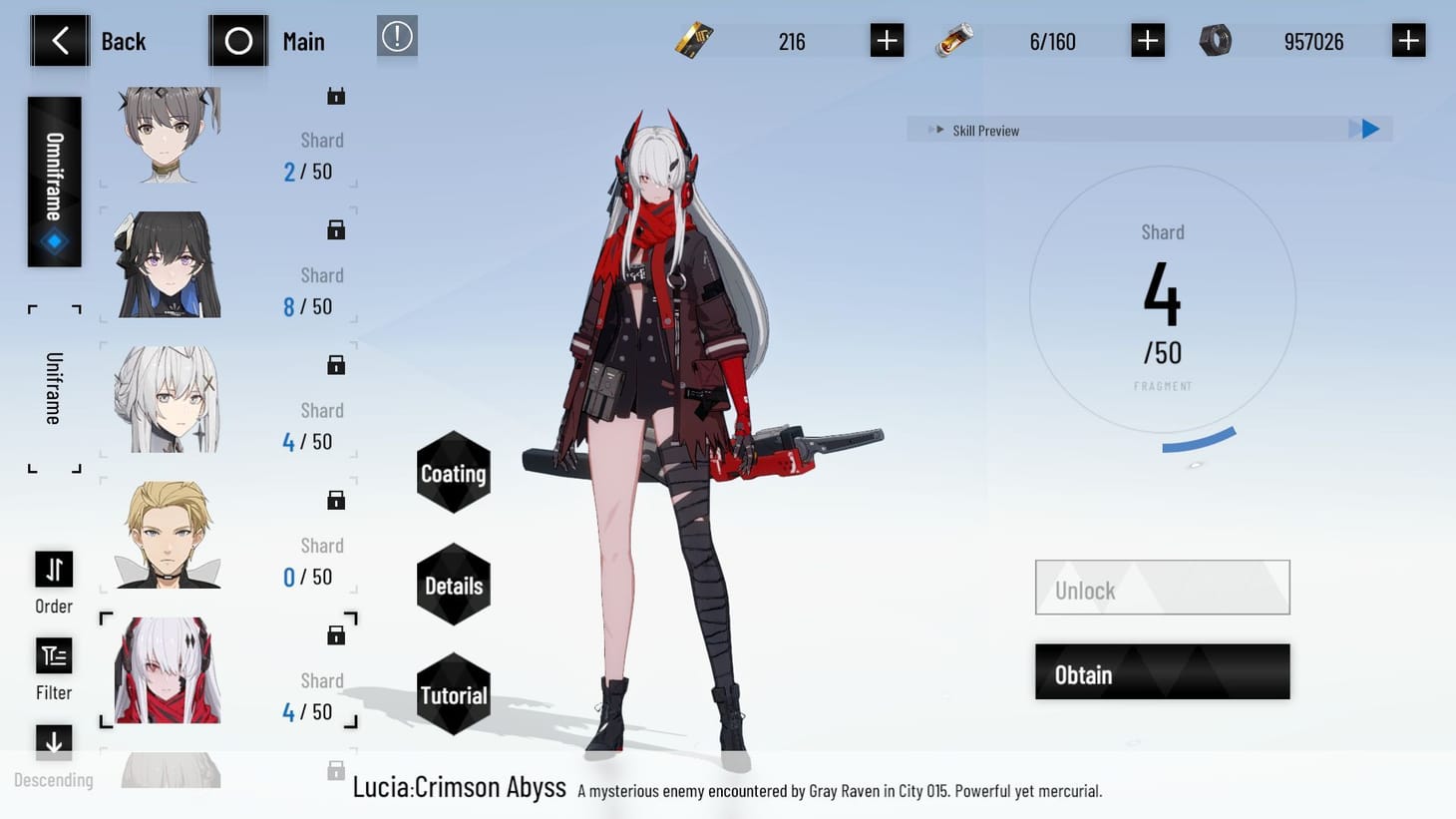This screenshot has width=1456, height=819.
Task: Click the Back arrow
Action: click(59, 40)
